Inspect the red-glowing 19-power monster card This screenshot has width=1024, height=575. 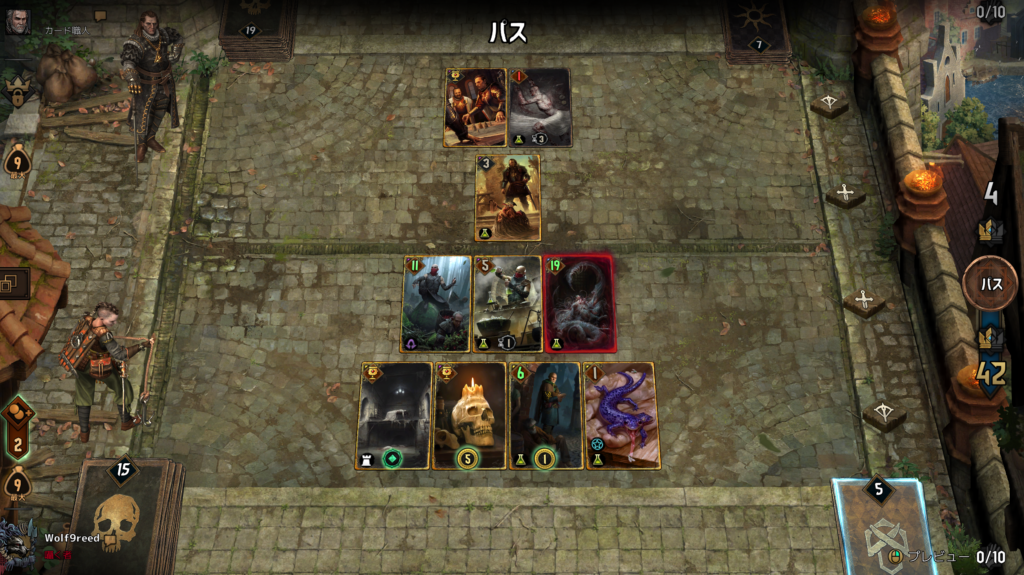pyautogui.click(x=579, y=303)
